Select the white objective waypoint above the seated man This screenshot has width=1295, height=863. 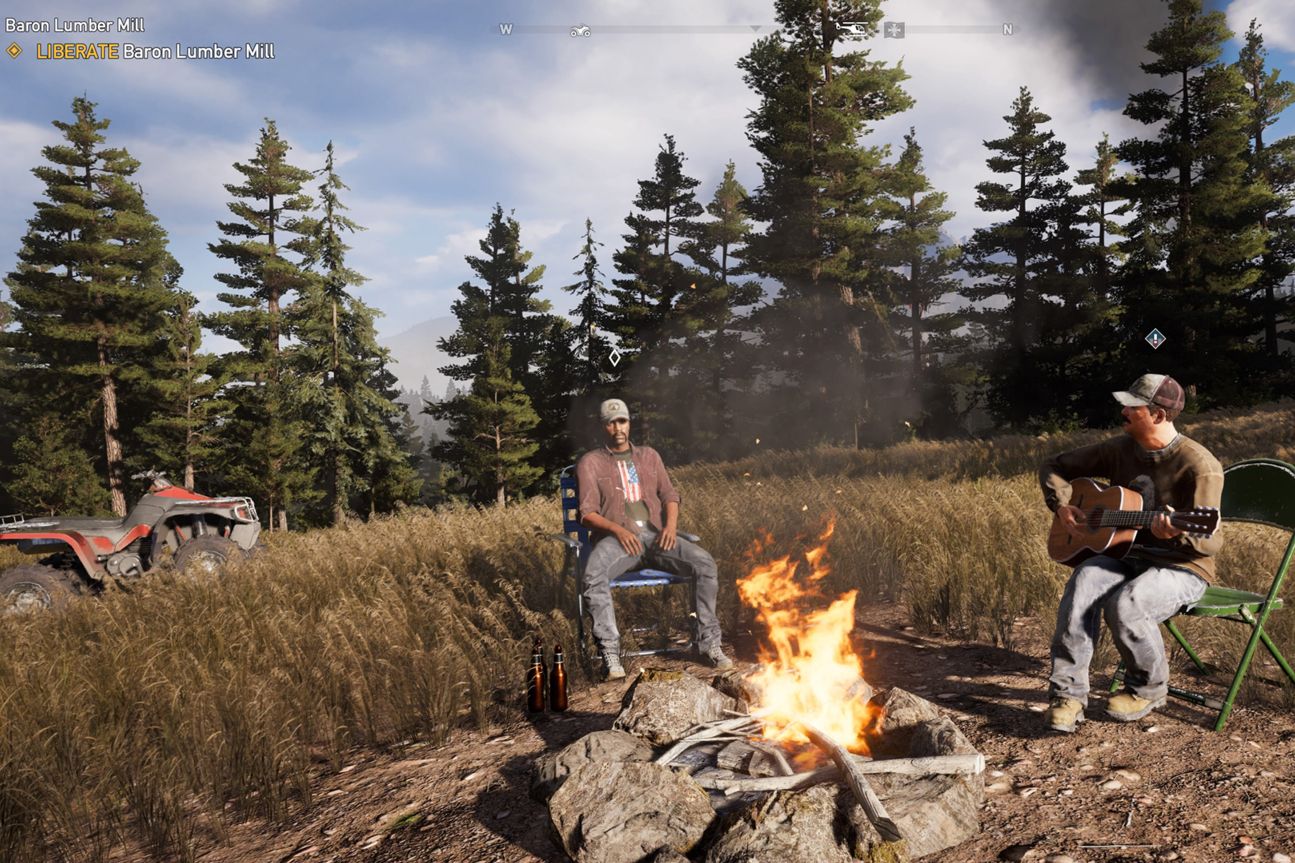click(x=614, y=356)
